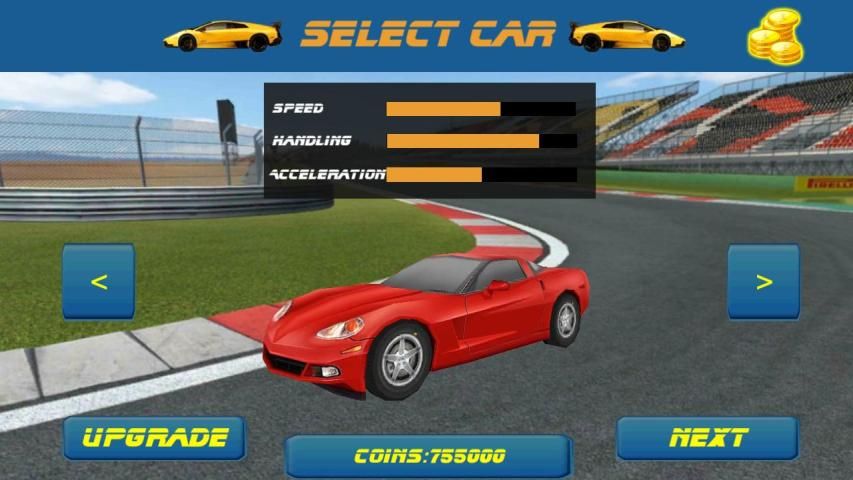Show the next car with right arrow
The width and height of the screenshot is (853, 480).
[763, 282]
